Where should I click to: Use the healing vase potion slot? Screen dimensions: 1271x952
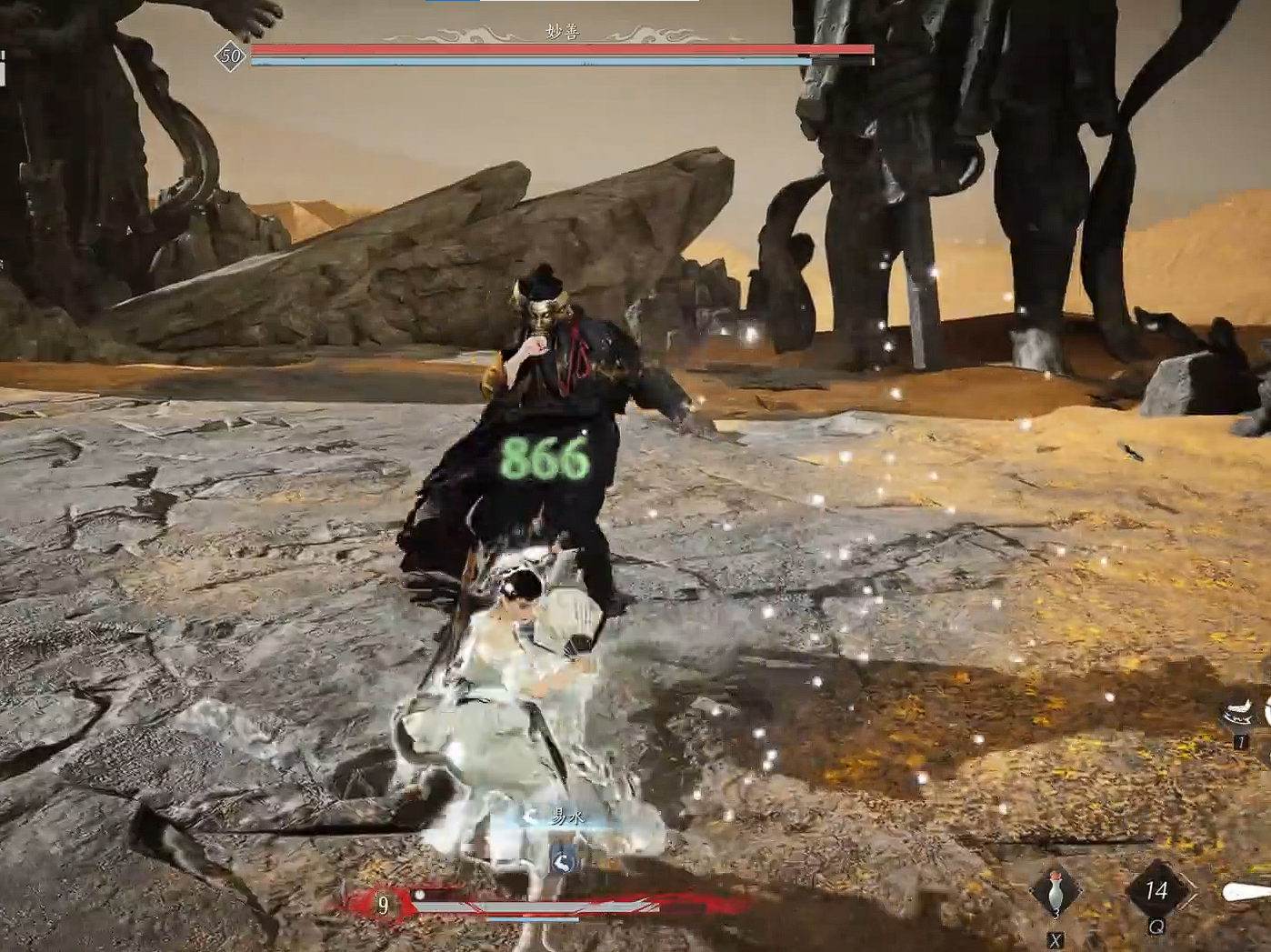click(x=1056, y=892)
